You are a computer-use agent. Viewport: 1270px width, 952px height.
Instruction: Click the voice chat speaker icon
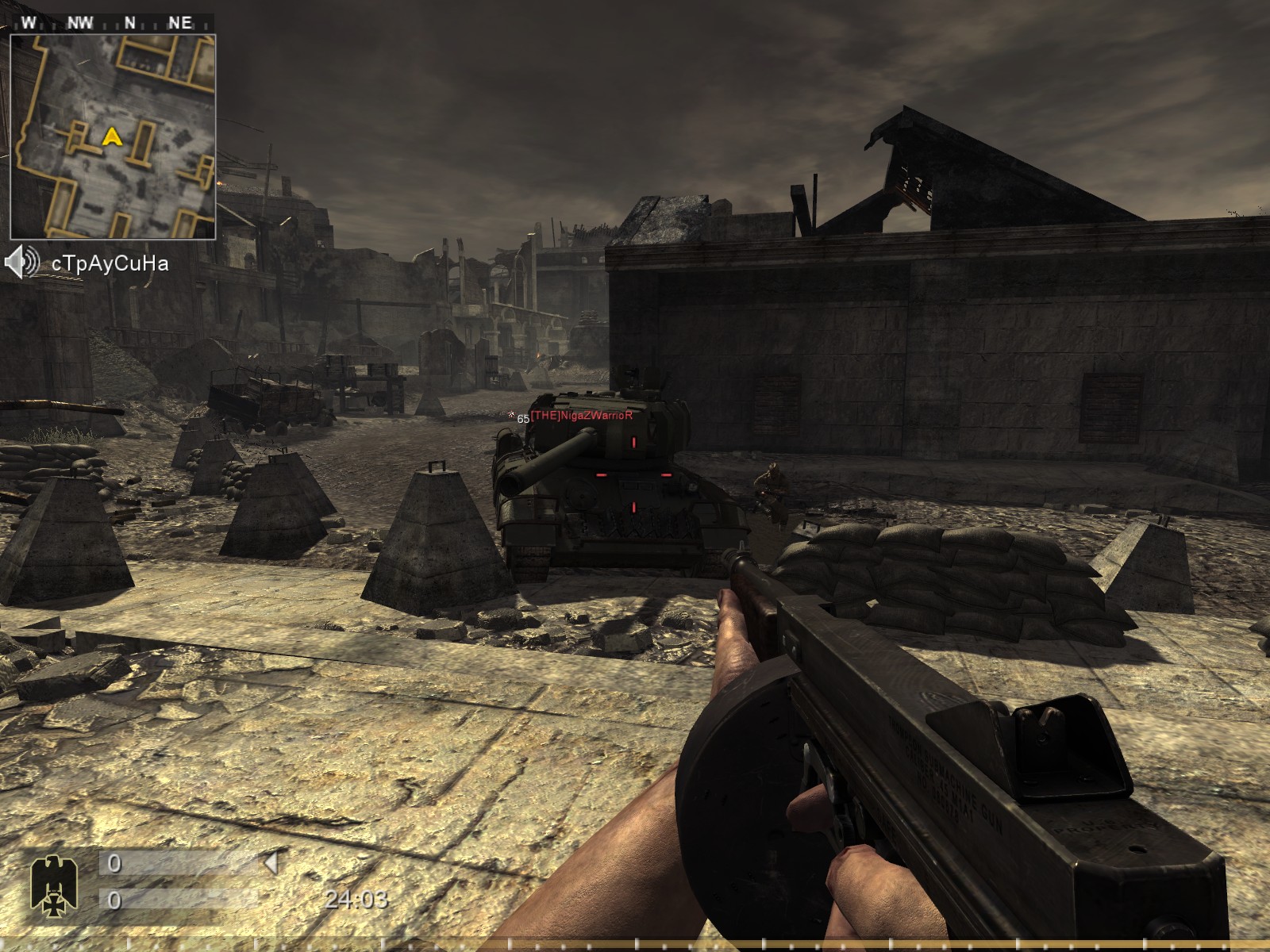(x=22, y=263)
